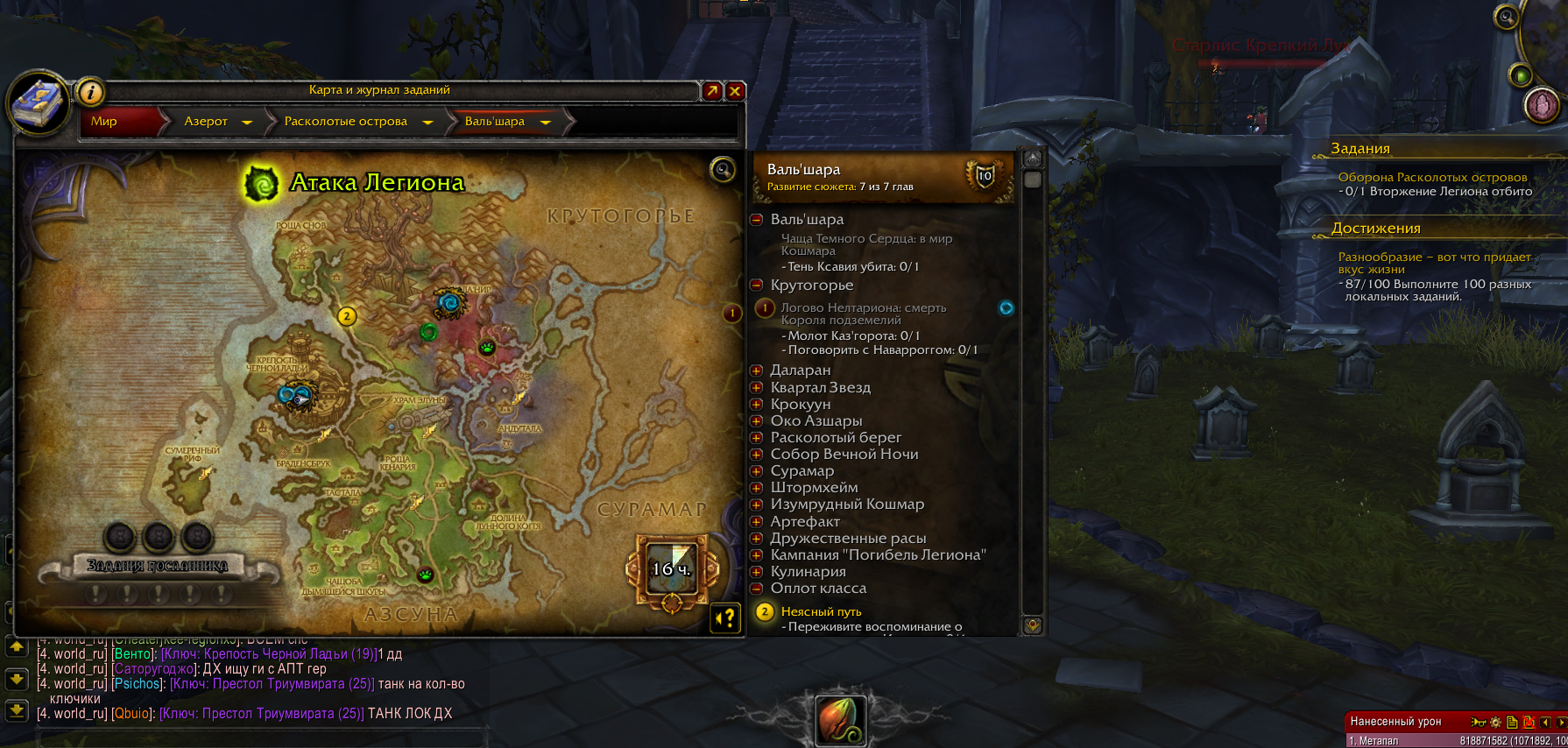Click the yellow quest marker 2 on the map

[347, 316]
